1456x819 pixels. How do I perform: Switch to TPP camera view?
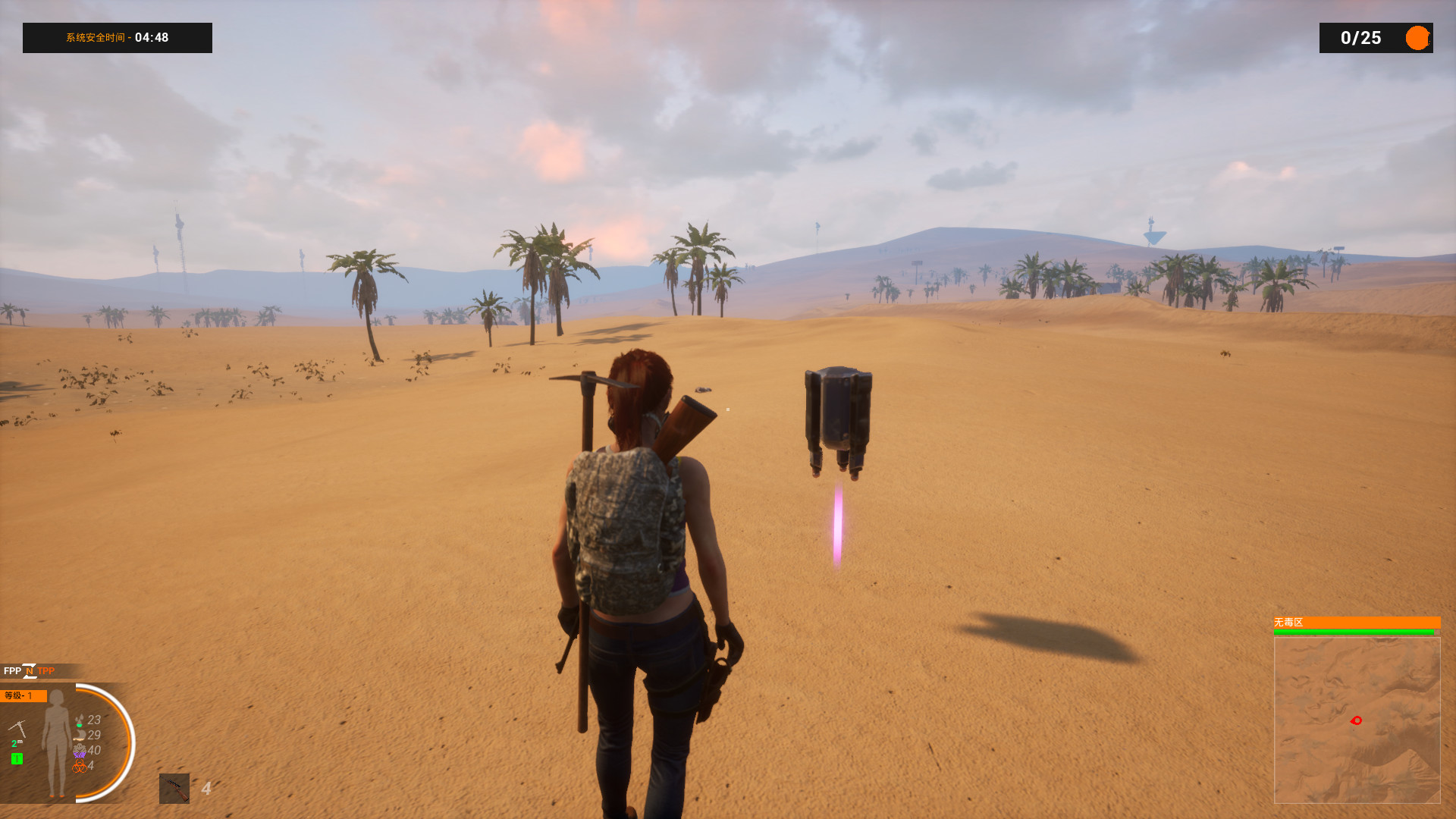pos(46,670)
